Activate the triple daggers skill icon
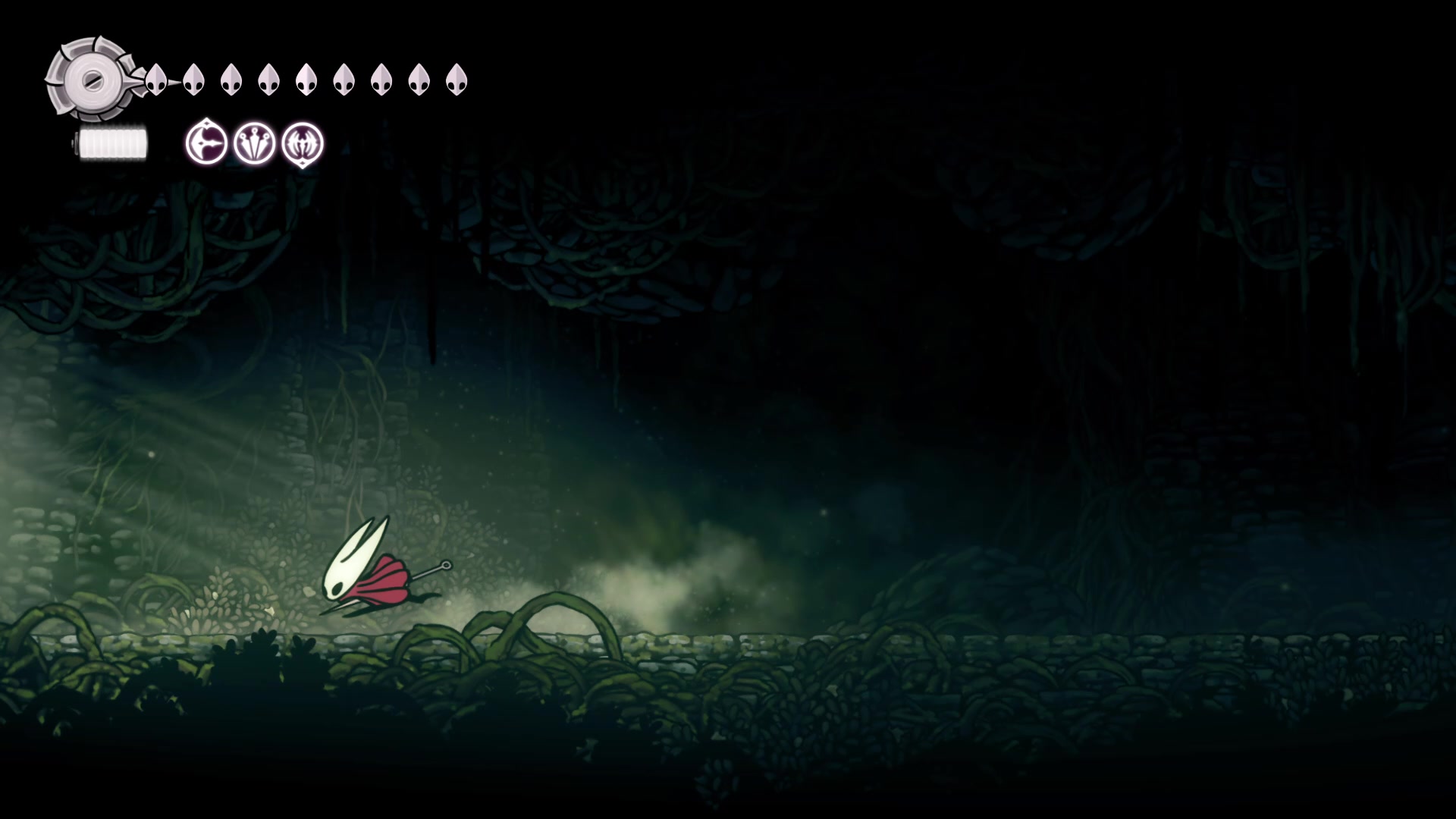The height and width of the screenshot is (819, 1456). pyautogui.click(x=254, y=143)
